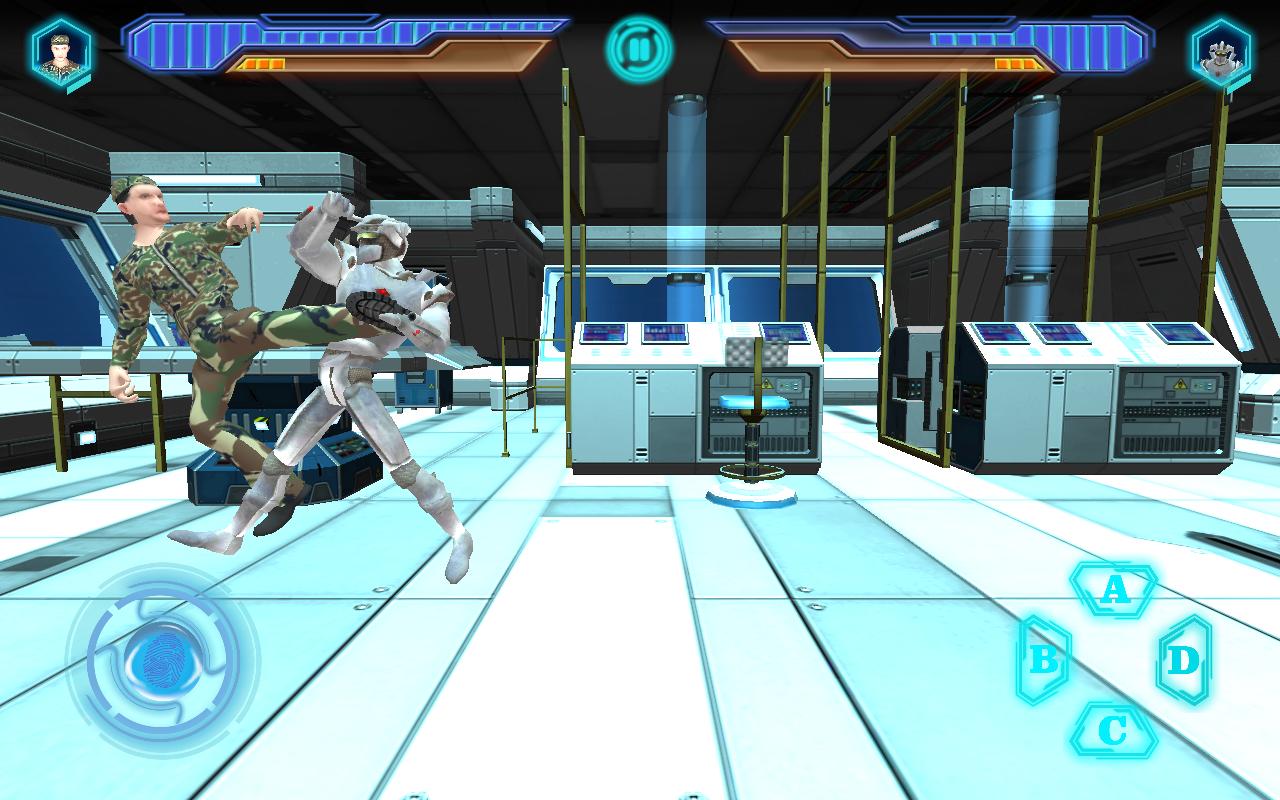Use the C attack button

pos(1113,731)
